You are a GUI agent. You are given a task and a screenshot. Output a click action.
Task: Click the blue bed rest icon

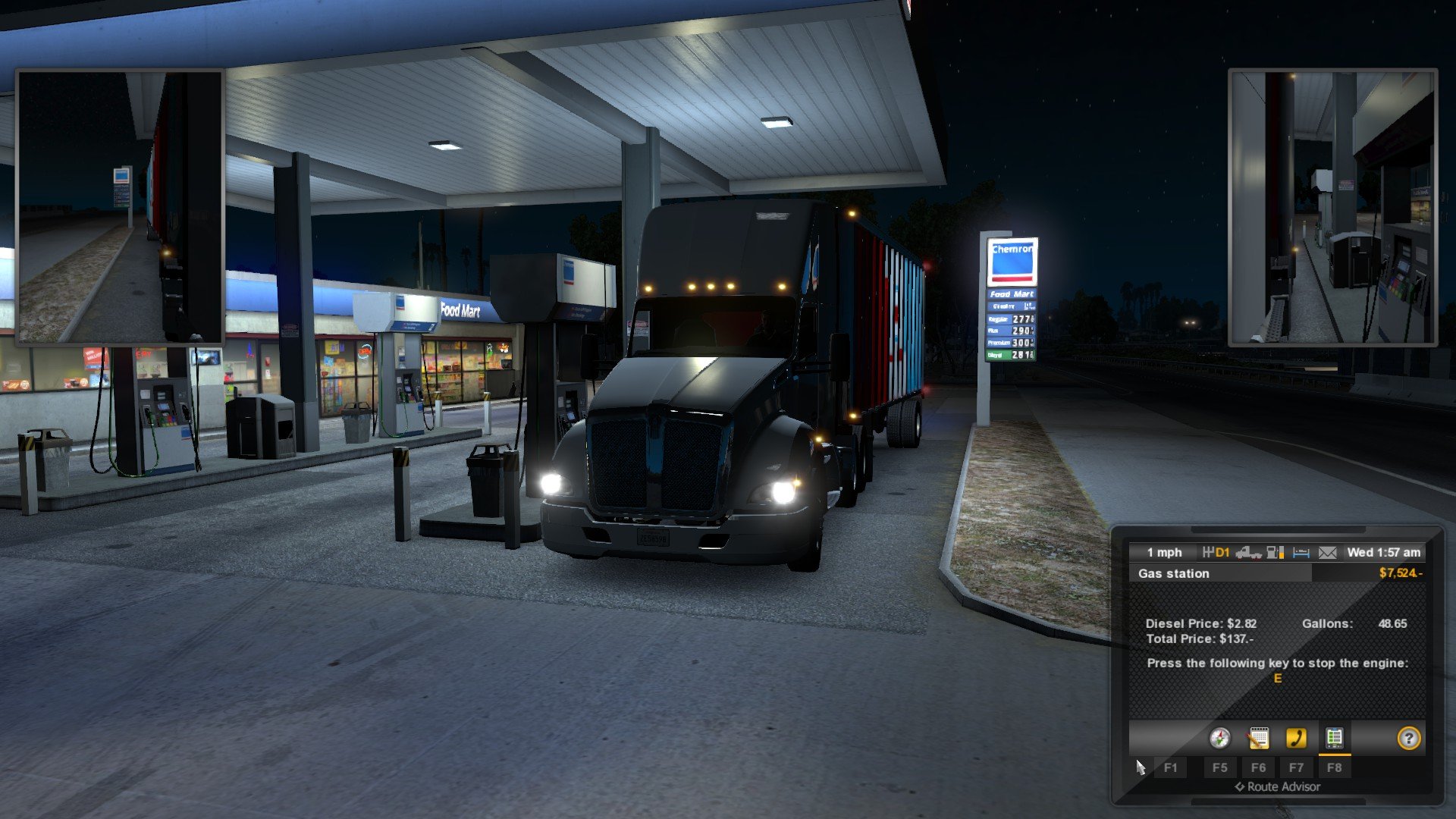tap(1301, 553)
